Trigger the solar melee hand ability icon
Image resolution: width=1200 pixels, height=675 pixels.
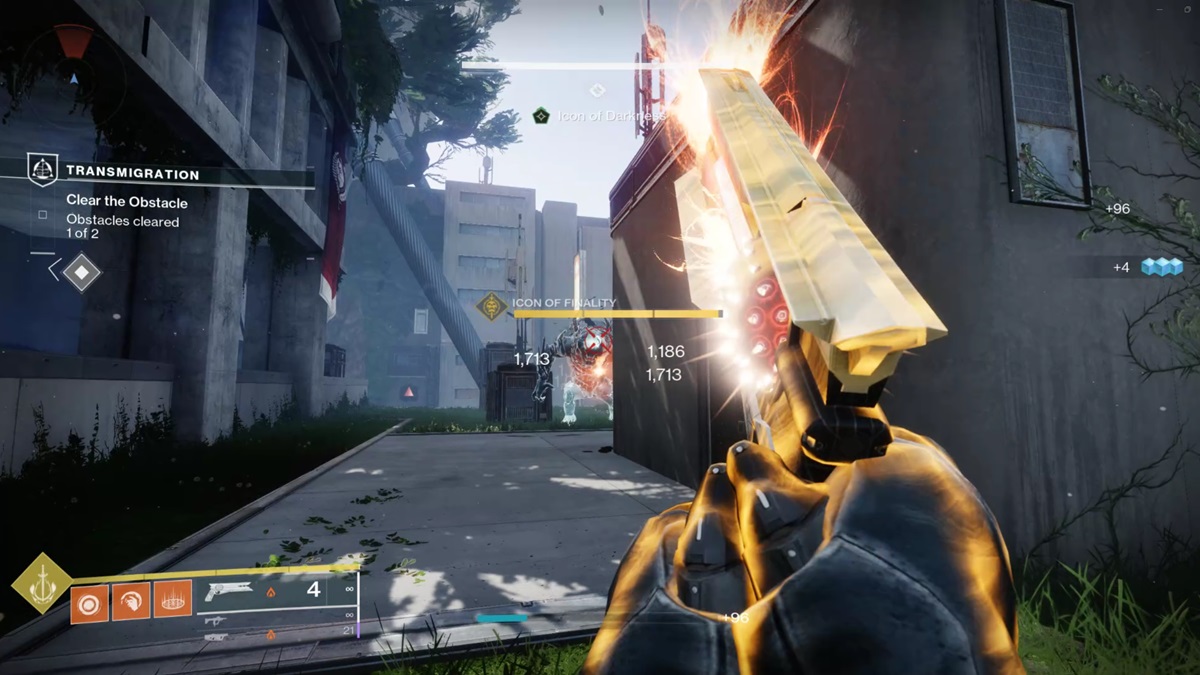(x=131, y=602)
